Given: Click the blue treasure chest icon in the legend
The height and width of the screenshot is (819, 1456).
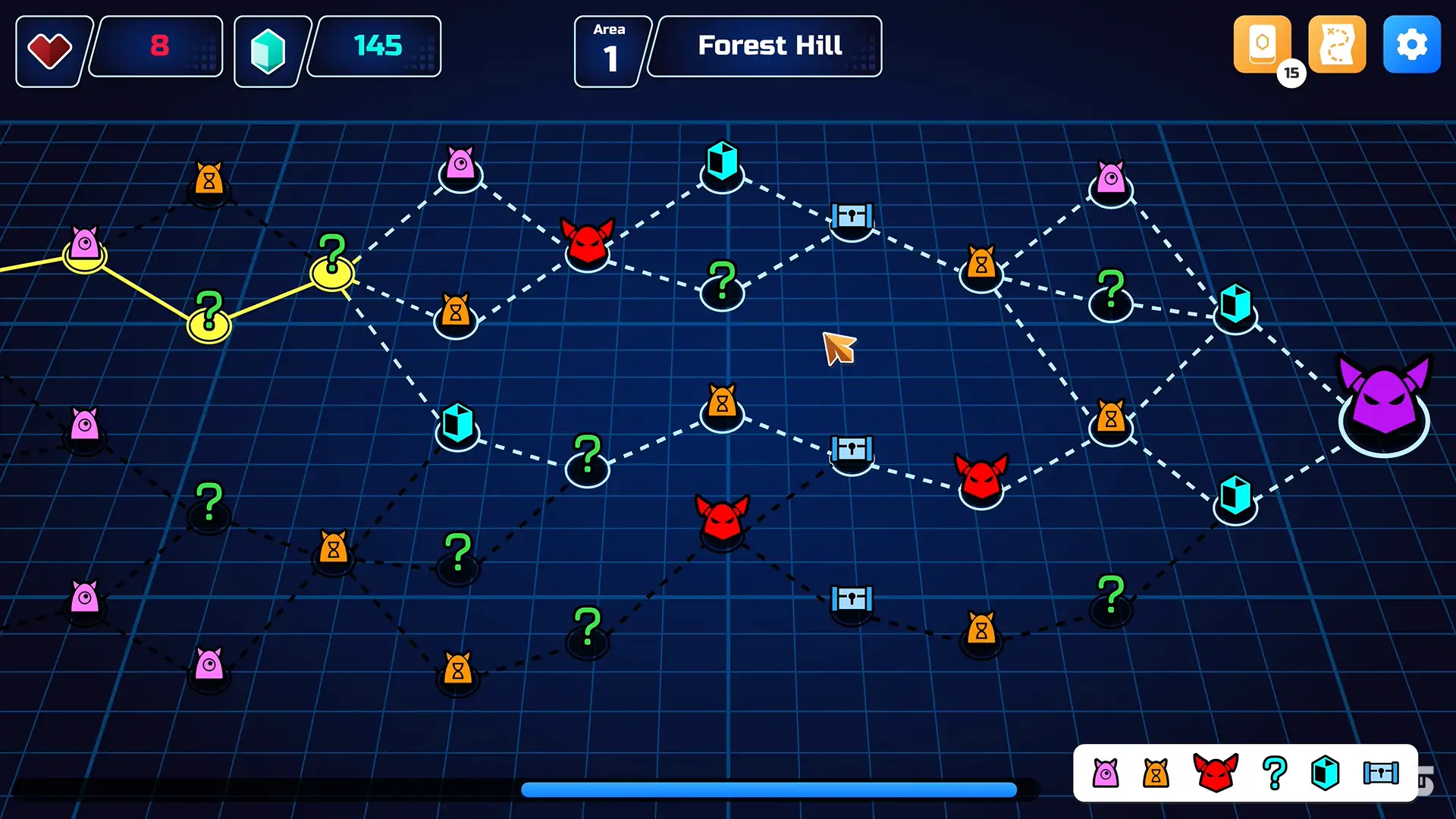Looking at the screenshot, I should (1381, 773).
